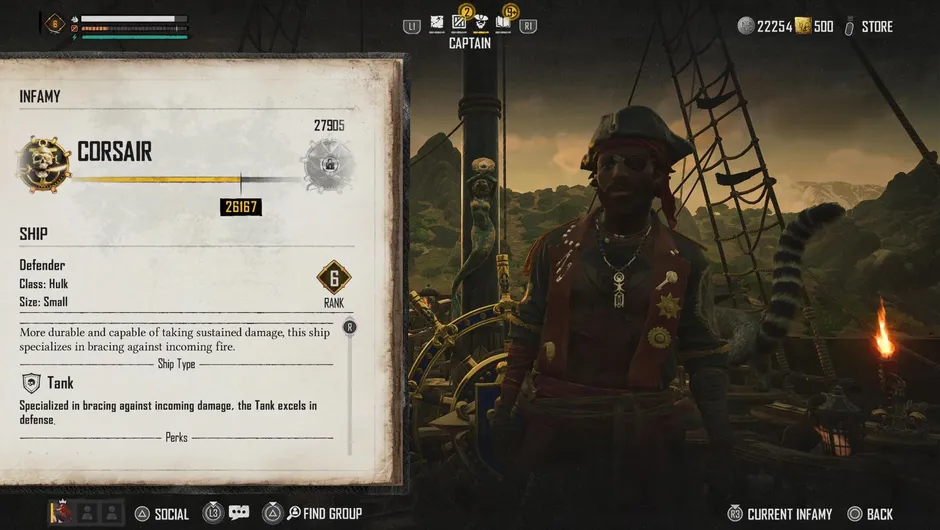This screenshot has width=940, height=530.
Task: Select the Captain tab hat icon
Action: [x=482, y=23]
